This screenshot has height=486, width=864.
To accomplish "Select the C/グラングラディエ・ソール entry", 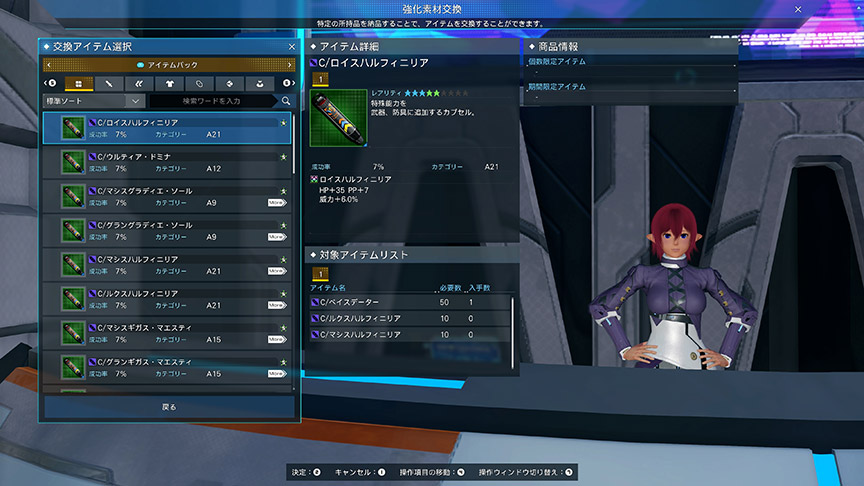I will [168, 230].
